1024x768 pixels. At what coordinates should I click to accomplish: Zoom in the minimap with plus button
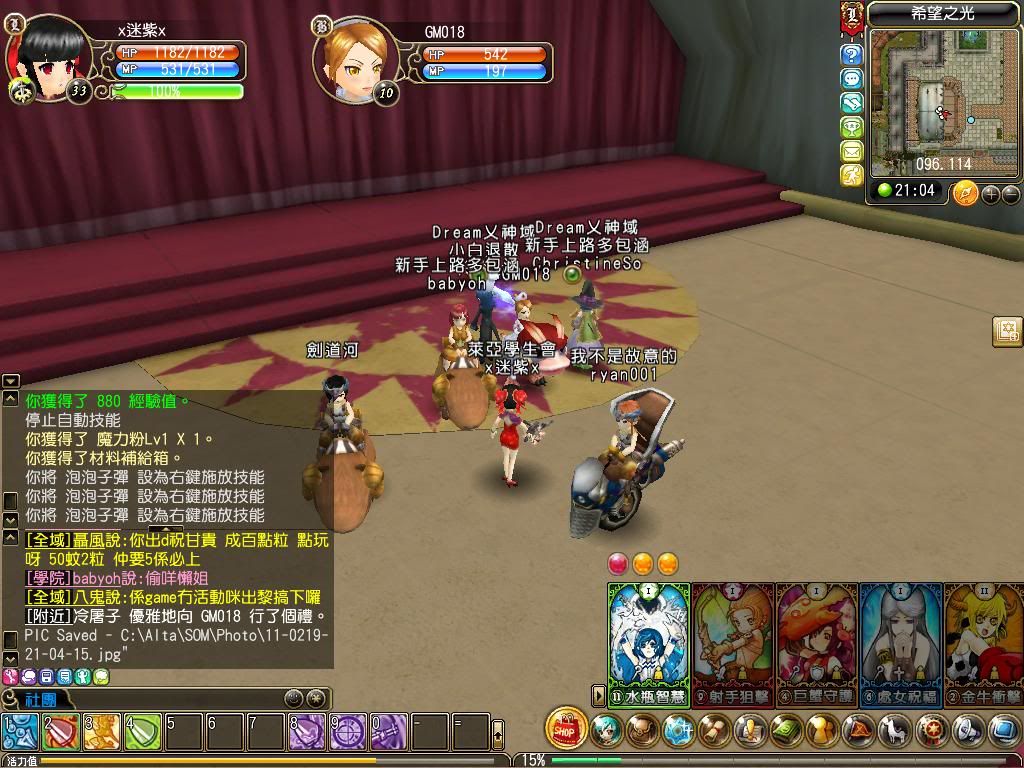click(x=991, y=193)
